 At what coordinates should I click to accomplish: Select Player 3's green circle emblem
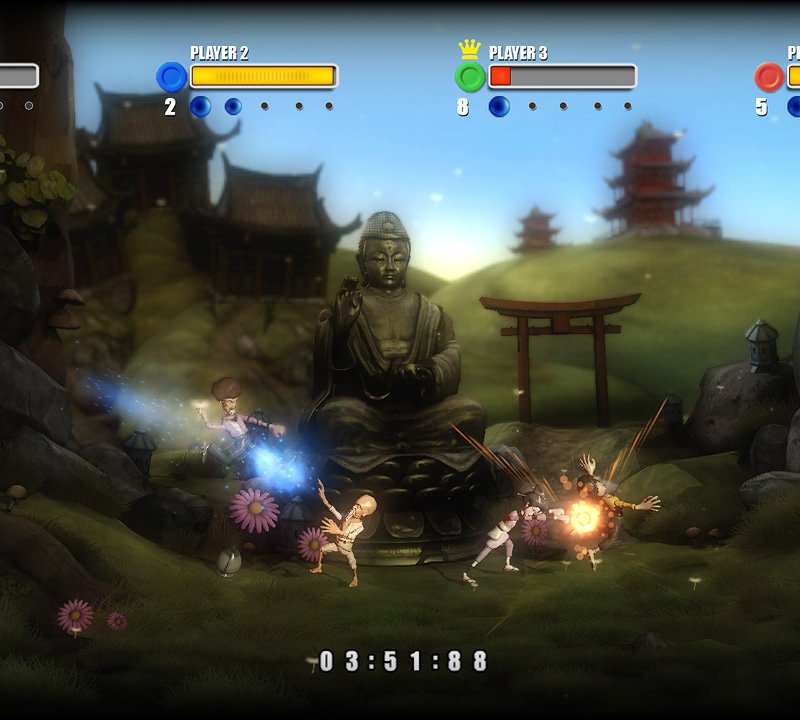(x=470, y=77)
